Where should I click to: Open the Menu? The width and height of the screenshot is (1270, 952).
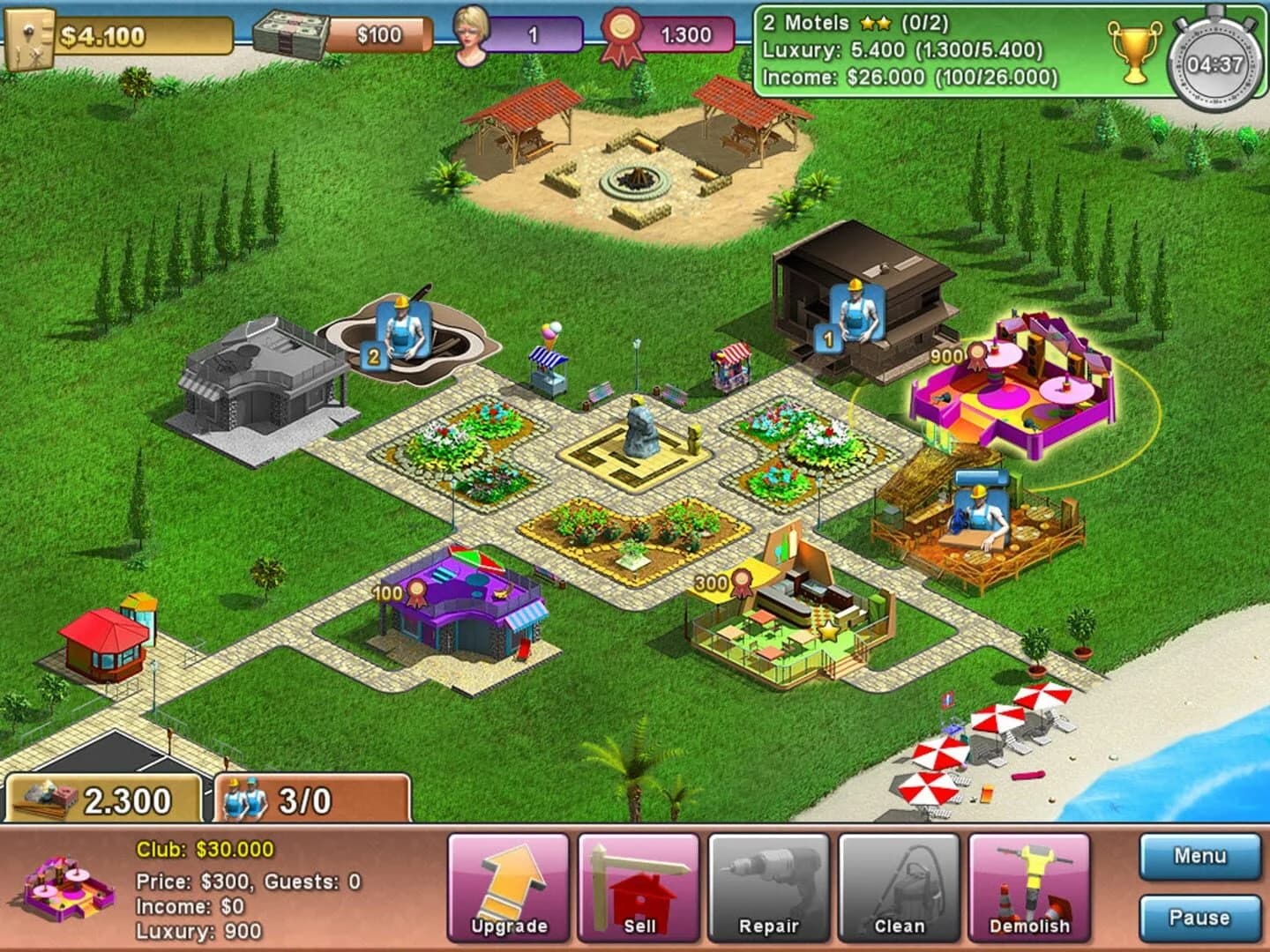(x=1199, y=854)
